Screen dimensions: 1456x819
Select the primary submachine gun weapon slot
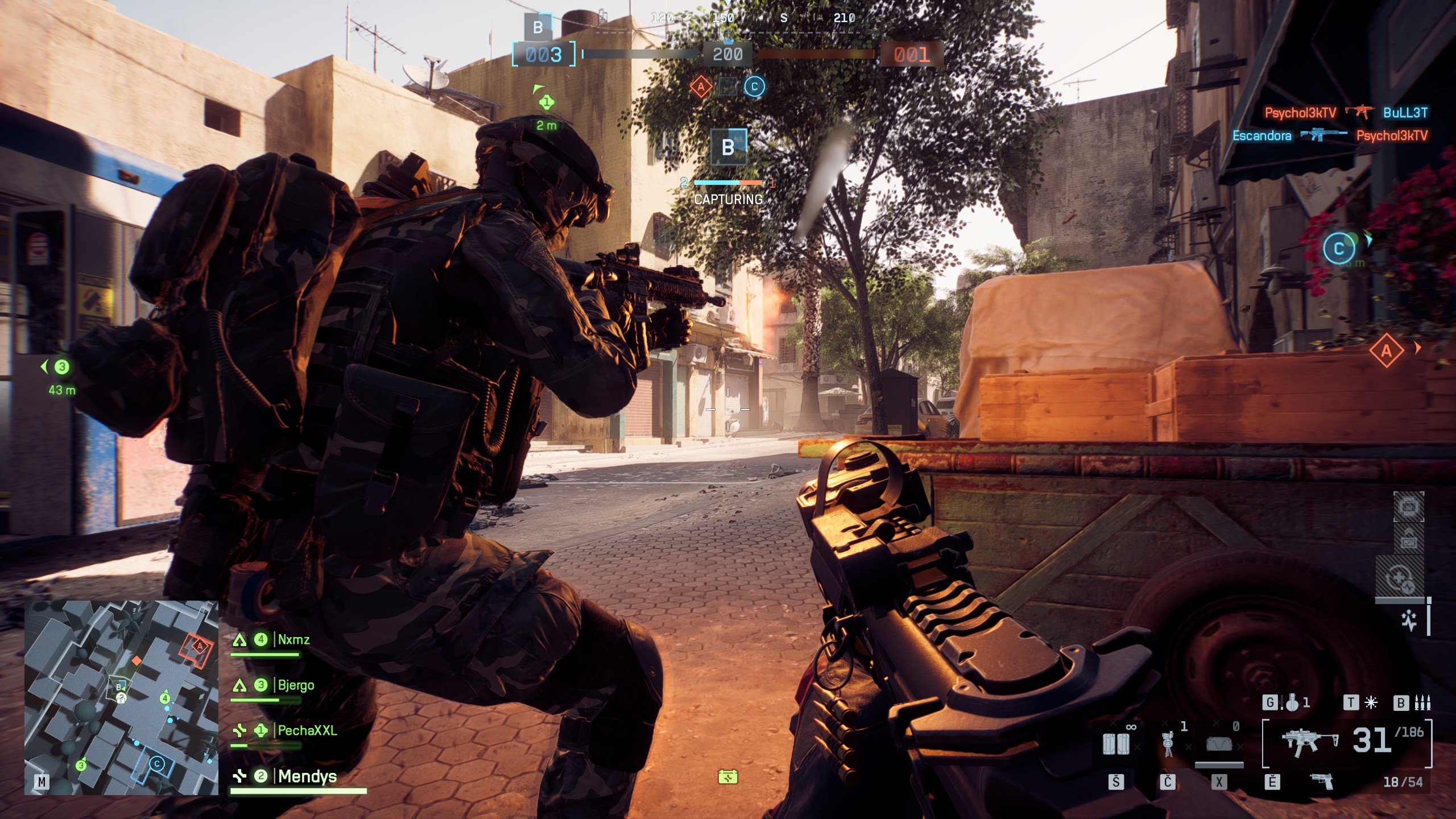point(1309,742)
